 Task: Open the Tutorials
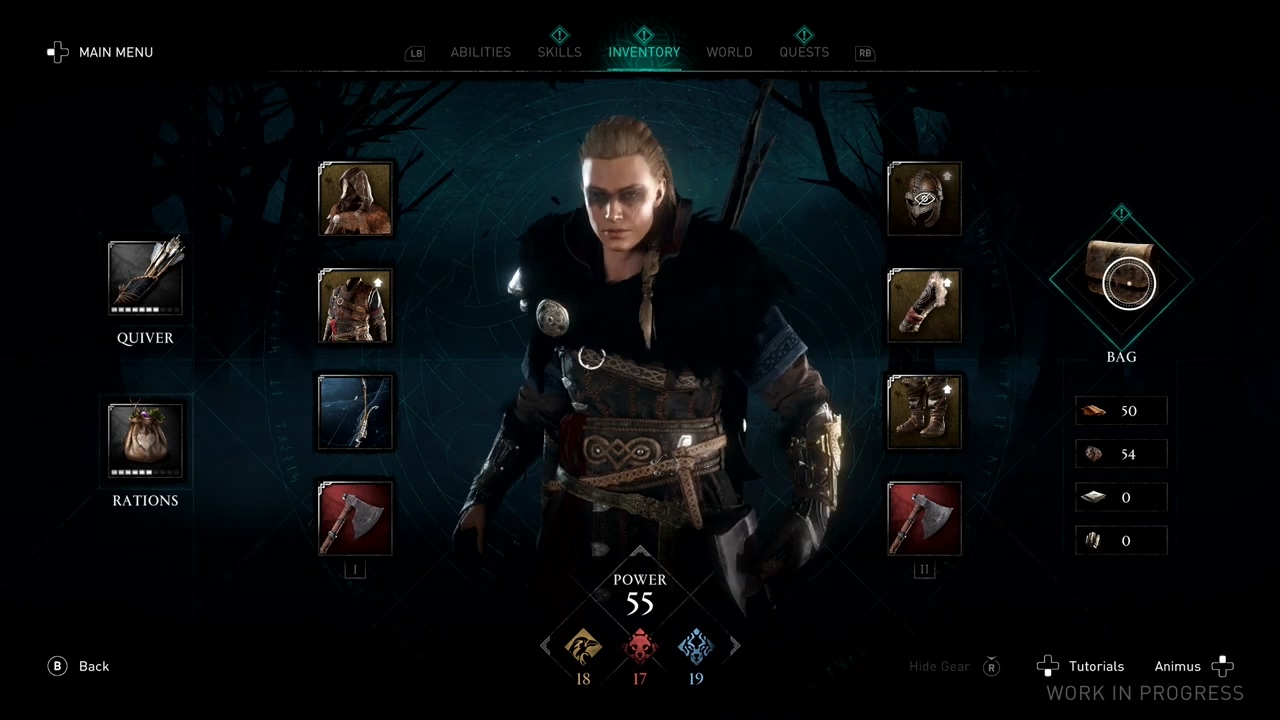coord(1081,666)
